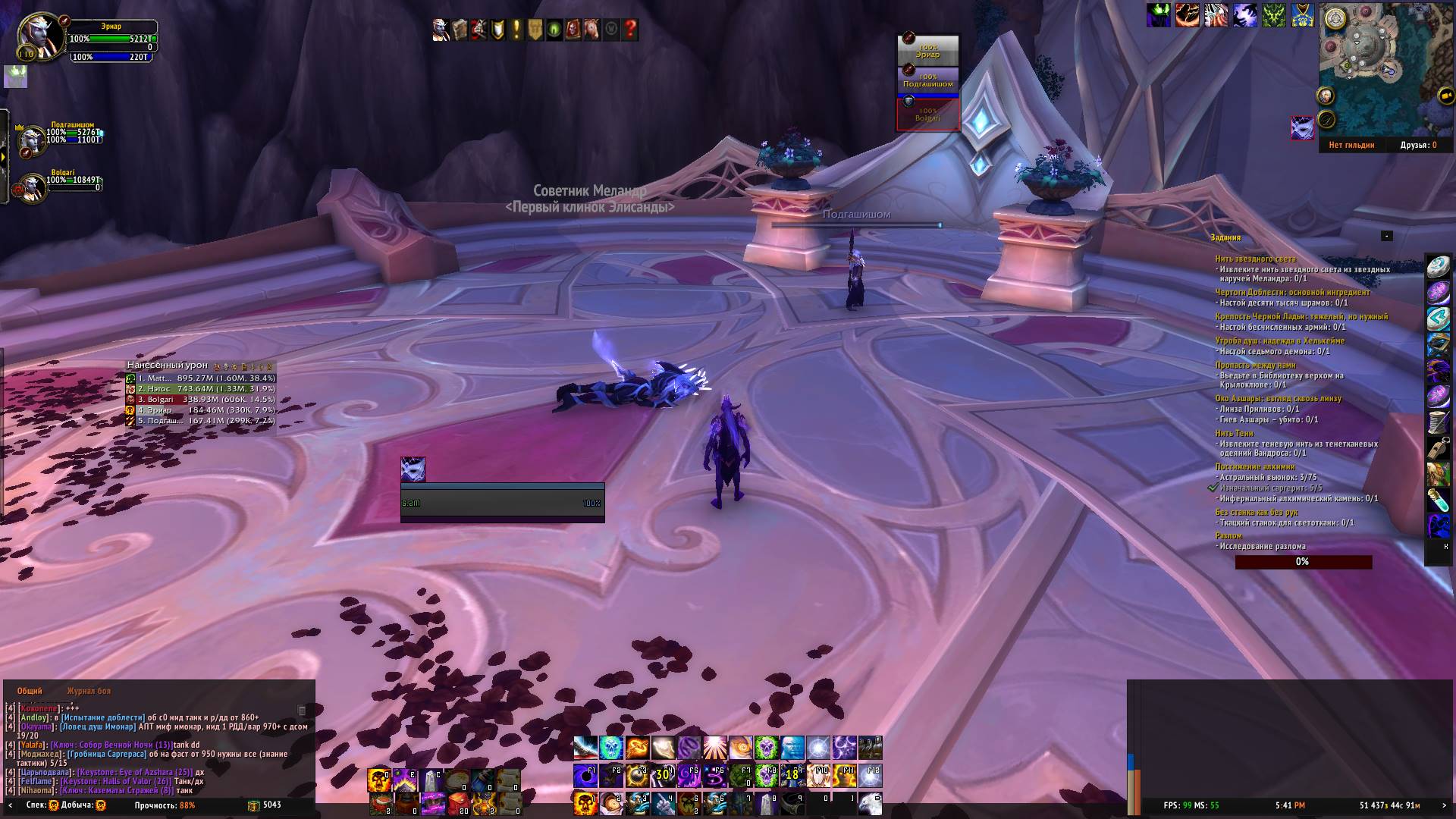Image resolution: width=1456 pixels, height=819 pixels.
Task: Collapse the quest tracker with the minus button
Action: click(x=1386, y=236)
